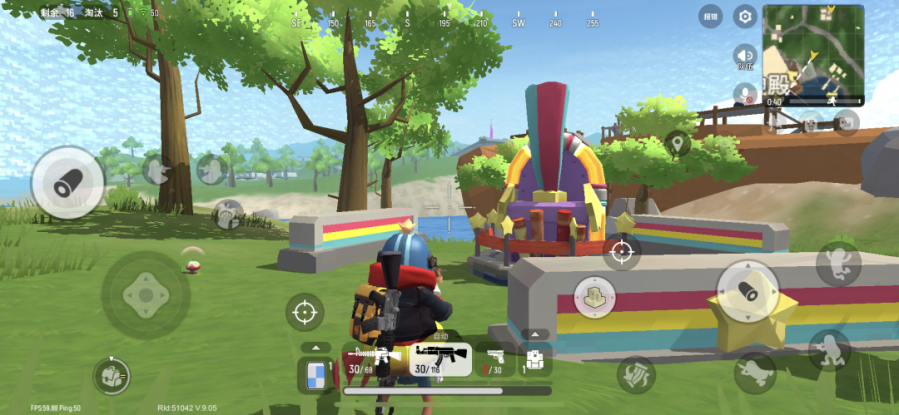Fire using the right bullet button

(748, 292)
